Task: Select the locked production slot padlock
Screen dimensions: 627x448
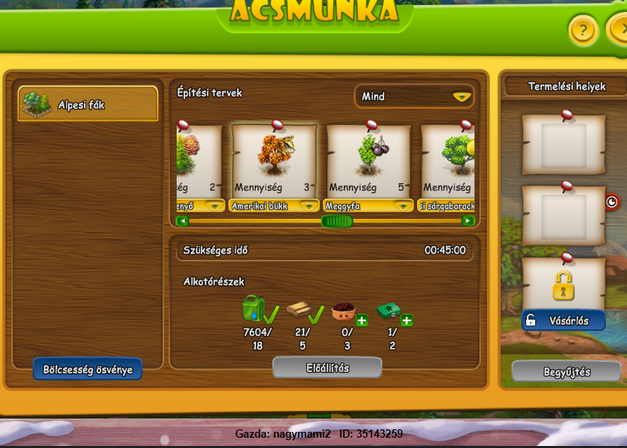Action: click(563, 286)
